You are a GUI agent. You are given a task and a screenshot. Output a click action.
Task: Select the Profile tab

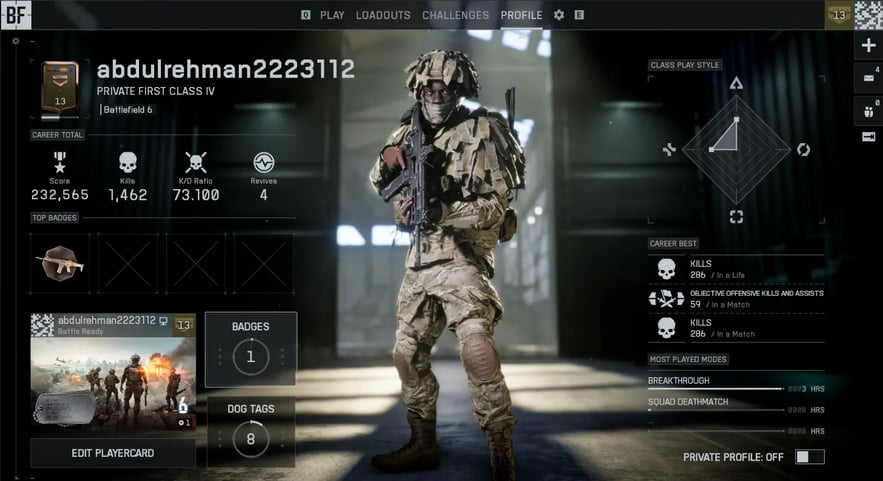click(521, 15)
